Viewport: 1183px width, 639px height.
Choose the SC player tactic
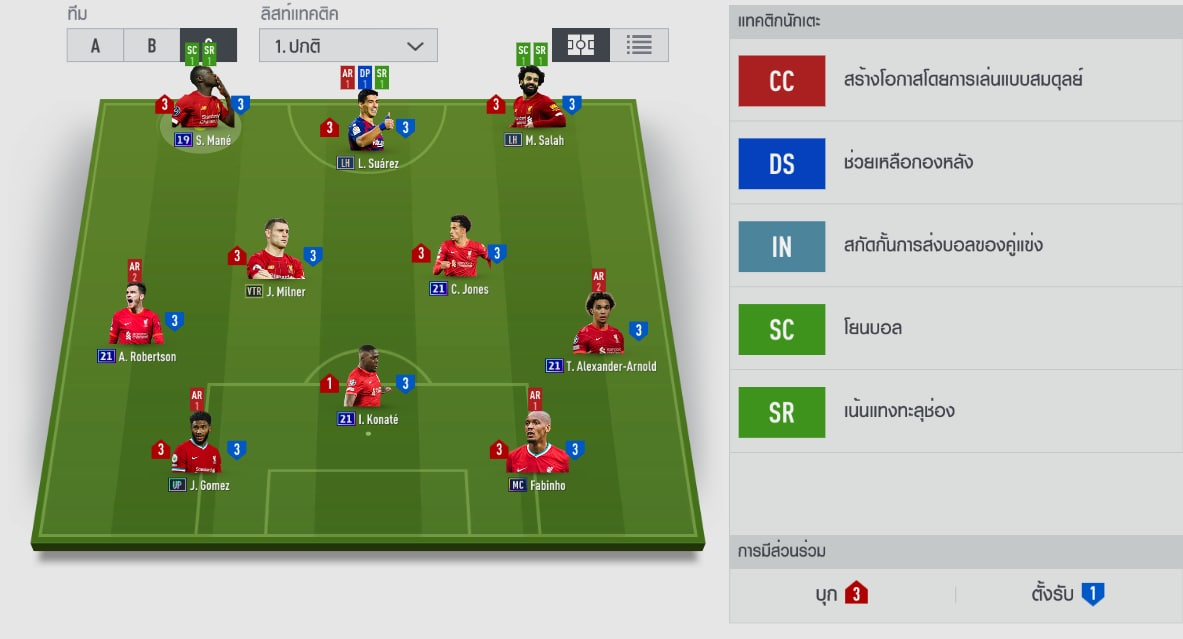coord(781,329)
